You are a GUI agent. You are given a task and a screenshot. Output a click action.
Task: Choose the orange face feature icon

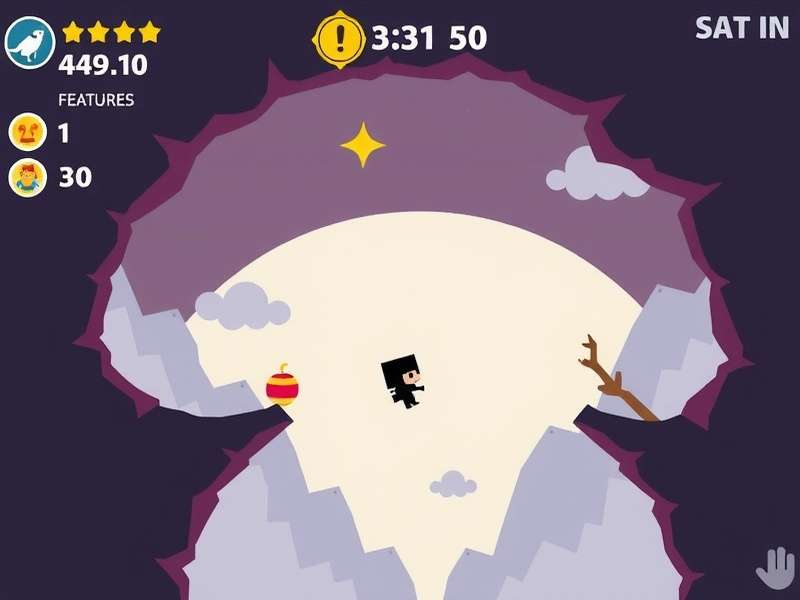tap(26, 132)
